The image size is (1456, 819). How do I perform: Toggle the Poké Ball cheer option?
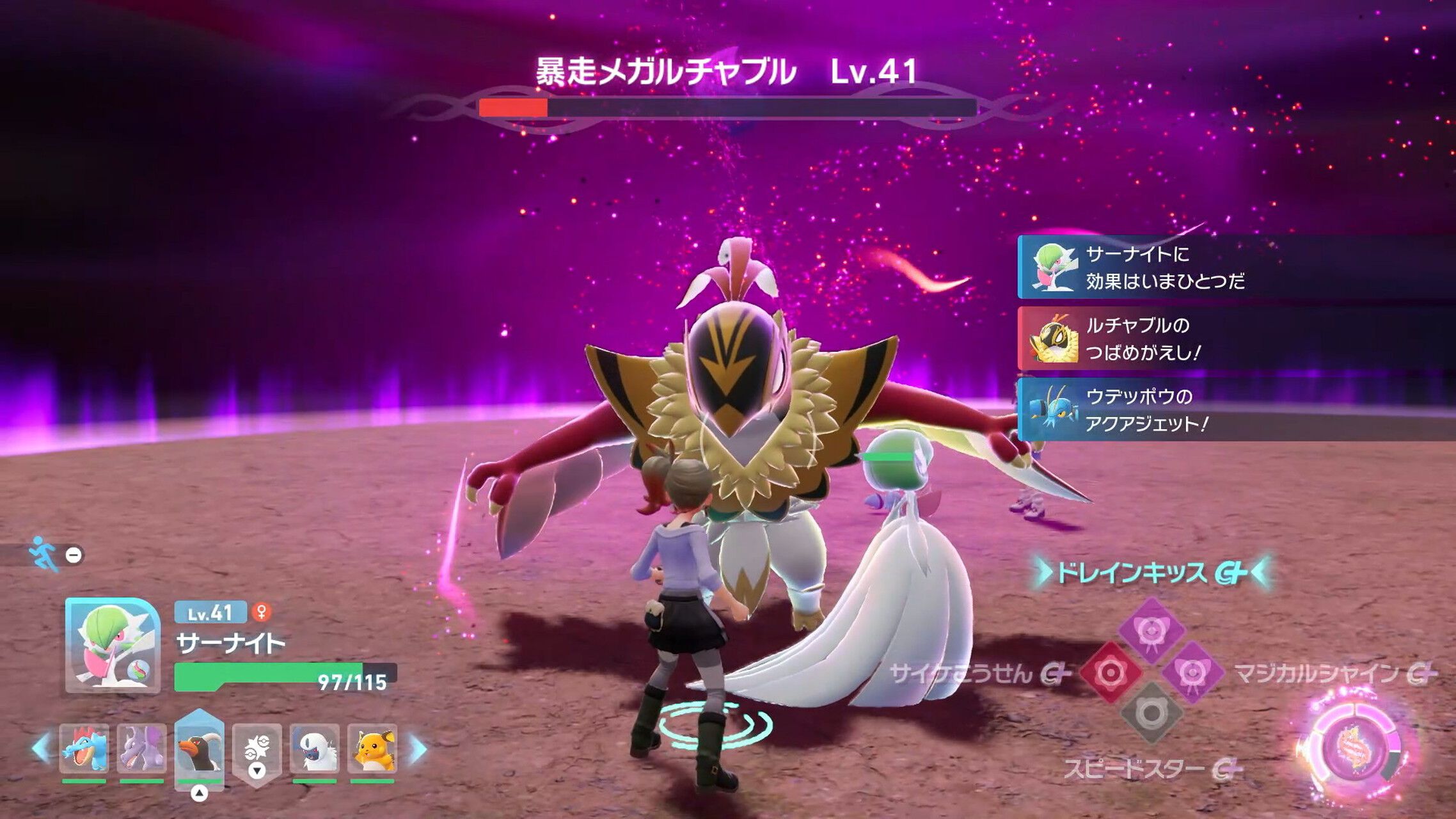tap(256, 745)
